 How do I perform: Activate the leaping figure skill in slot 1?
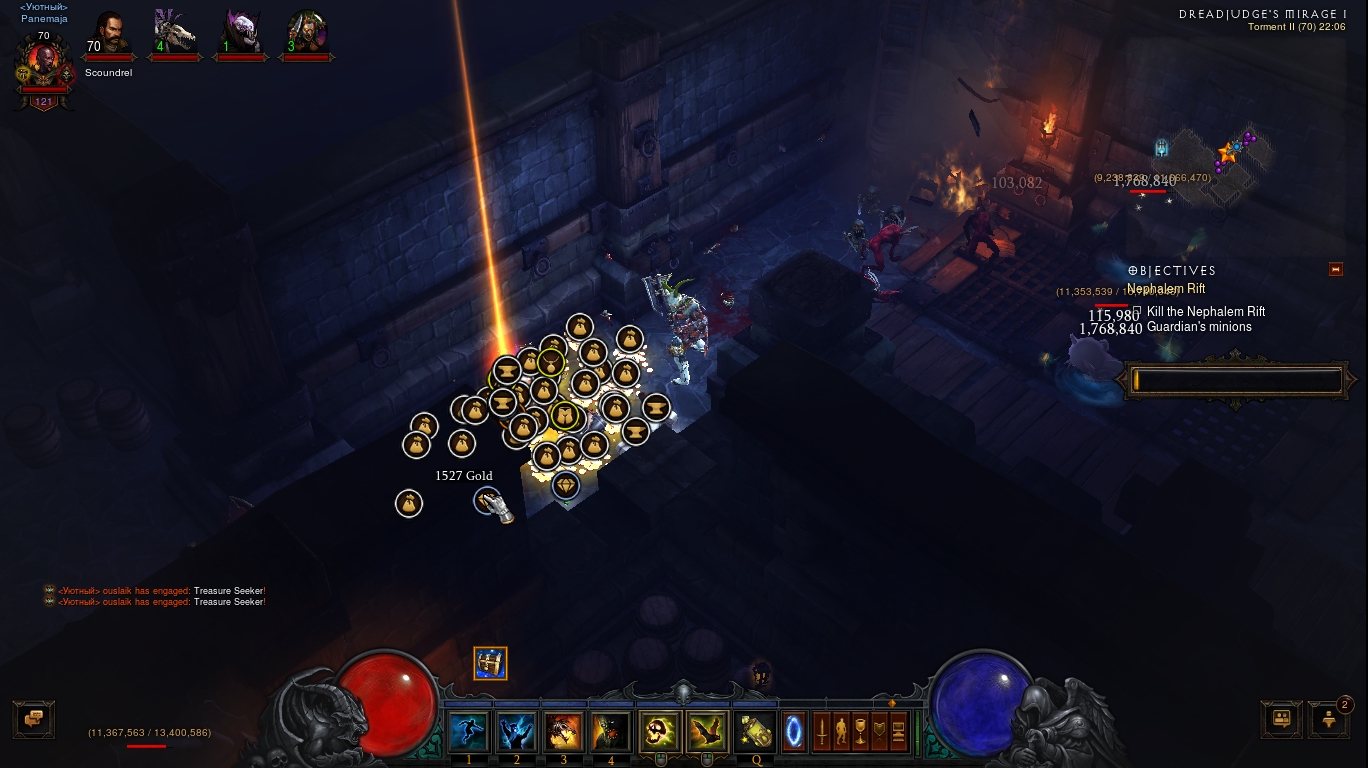[x=468, y=732]
